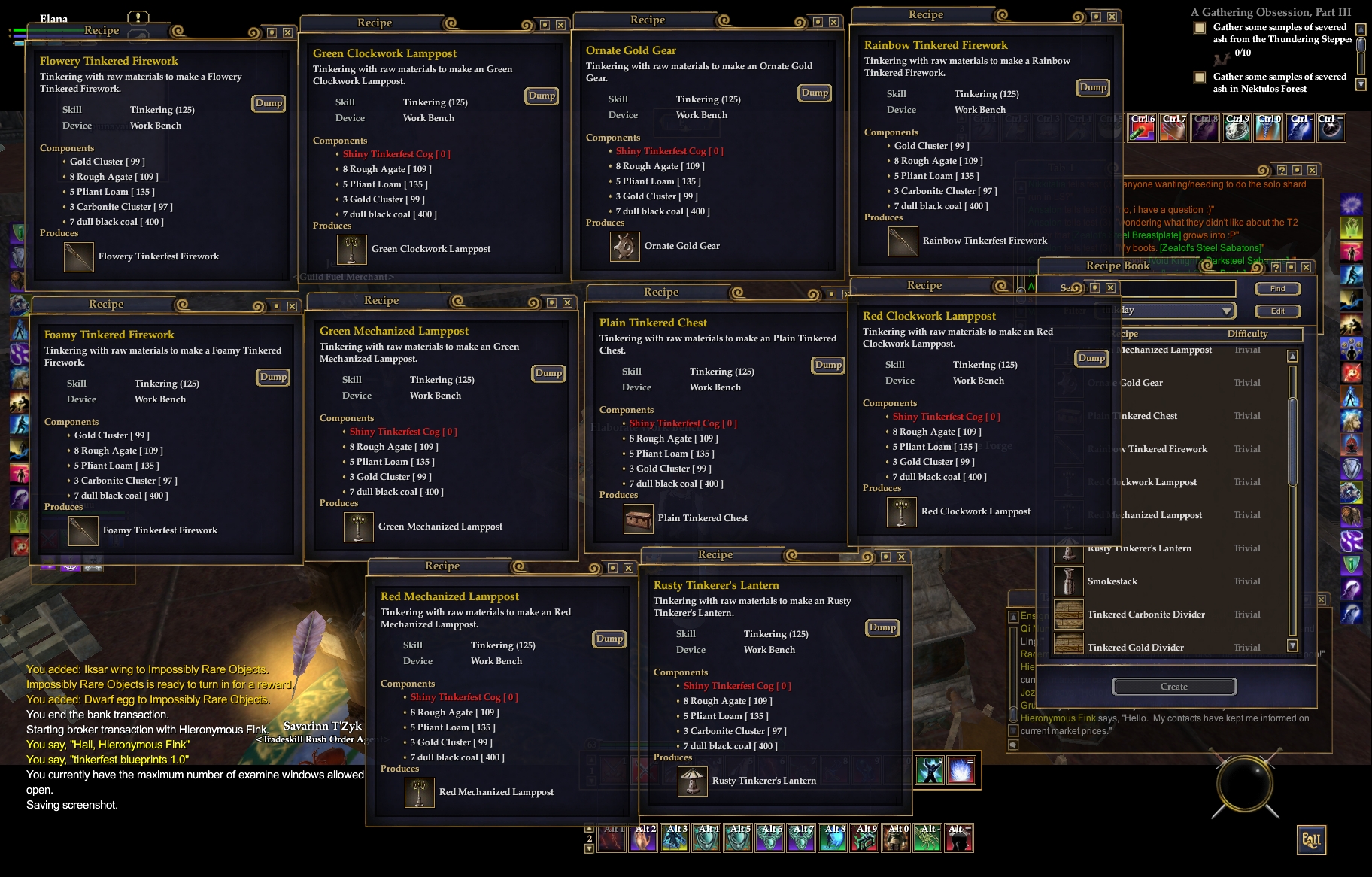Open the EQII menu button
Screen dimensions: 1372x877
1311,840
